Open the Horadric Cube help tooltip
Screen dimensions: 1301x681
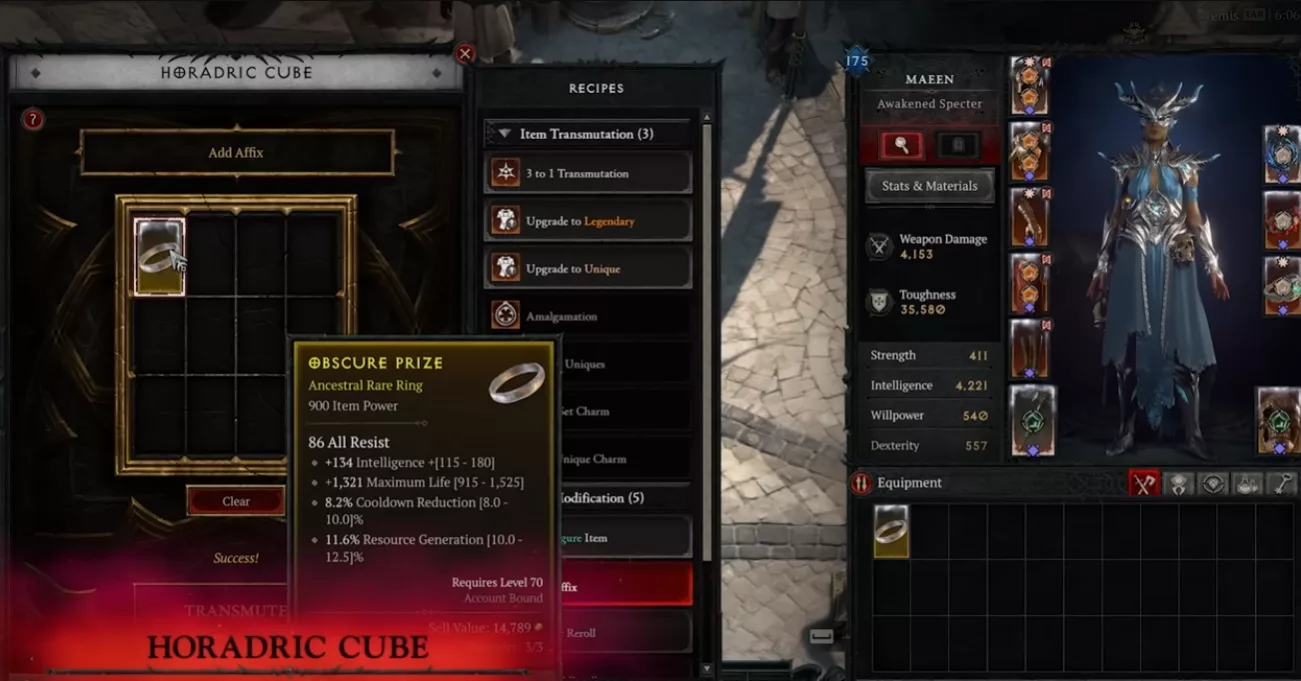33,120
